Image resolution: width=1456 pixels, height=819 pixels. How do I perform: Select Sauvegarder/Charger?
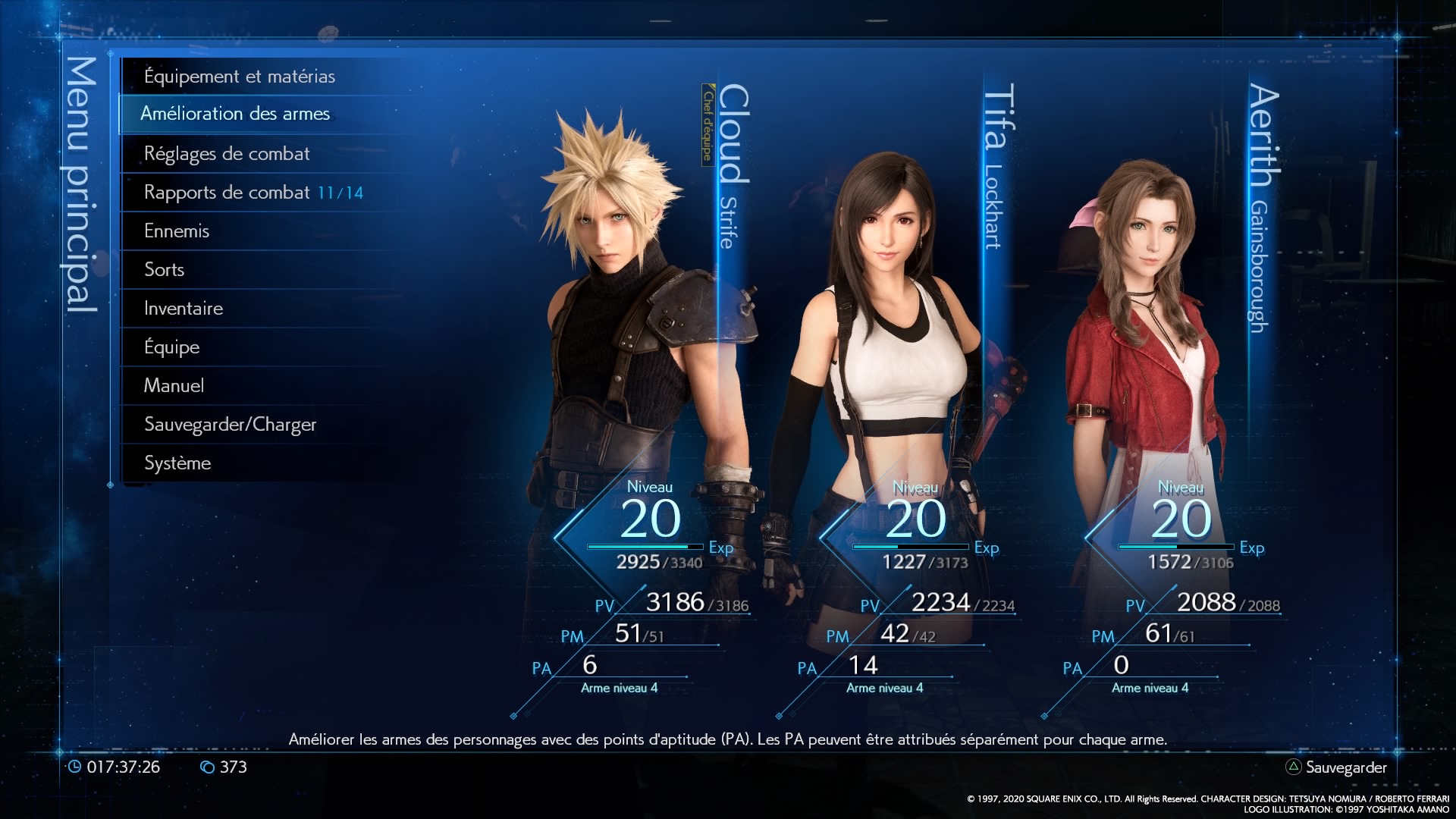coord(230,425)
